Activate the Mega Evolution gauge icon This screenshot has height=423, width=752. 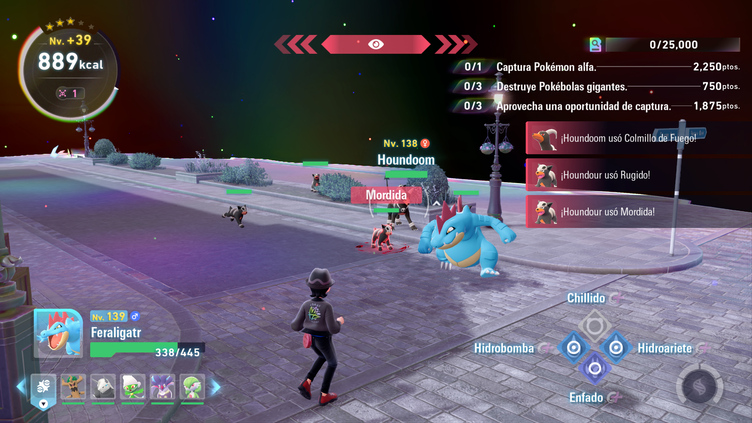click(695, 386)
